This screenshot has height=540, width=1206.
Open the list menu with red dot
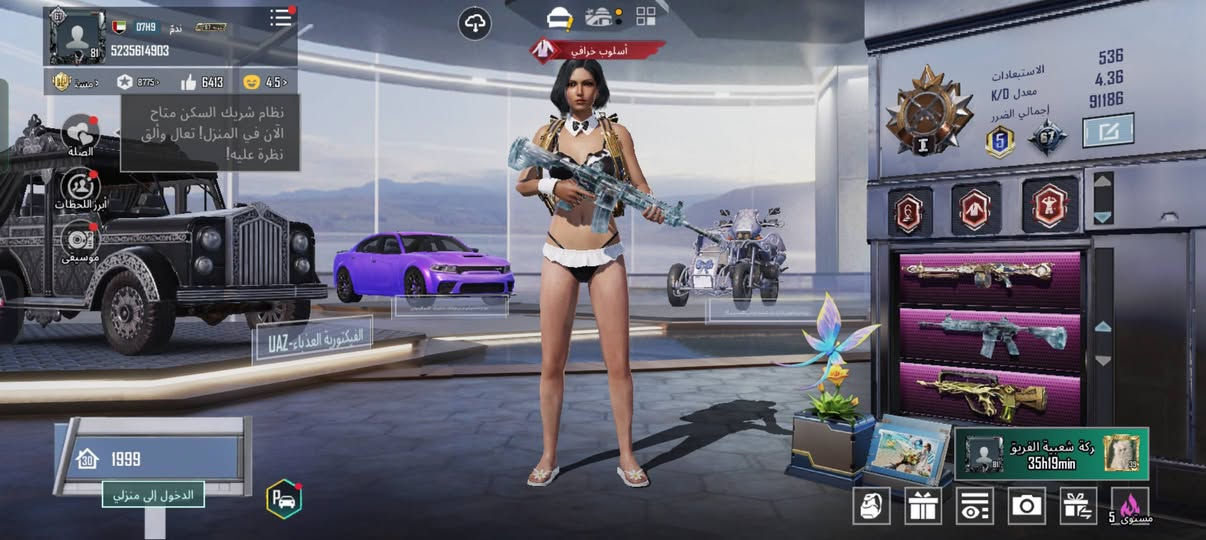point(281,18)
